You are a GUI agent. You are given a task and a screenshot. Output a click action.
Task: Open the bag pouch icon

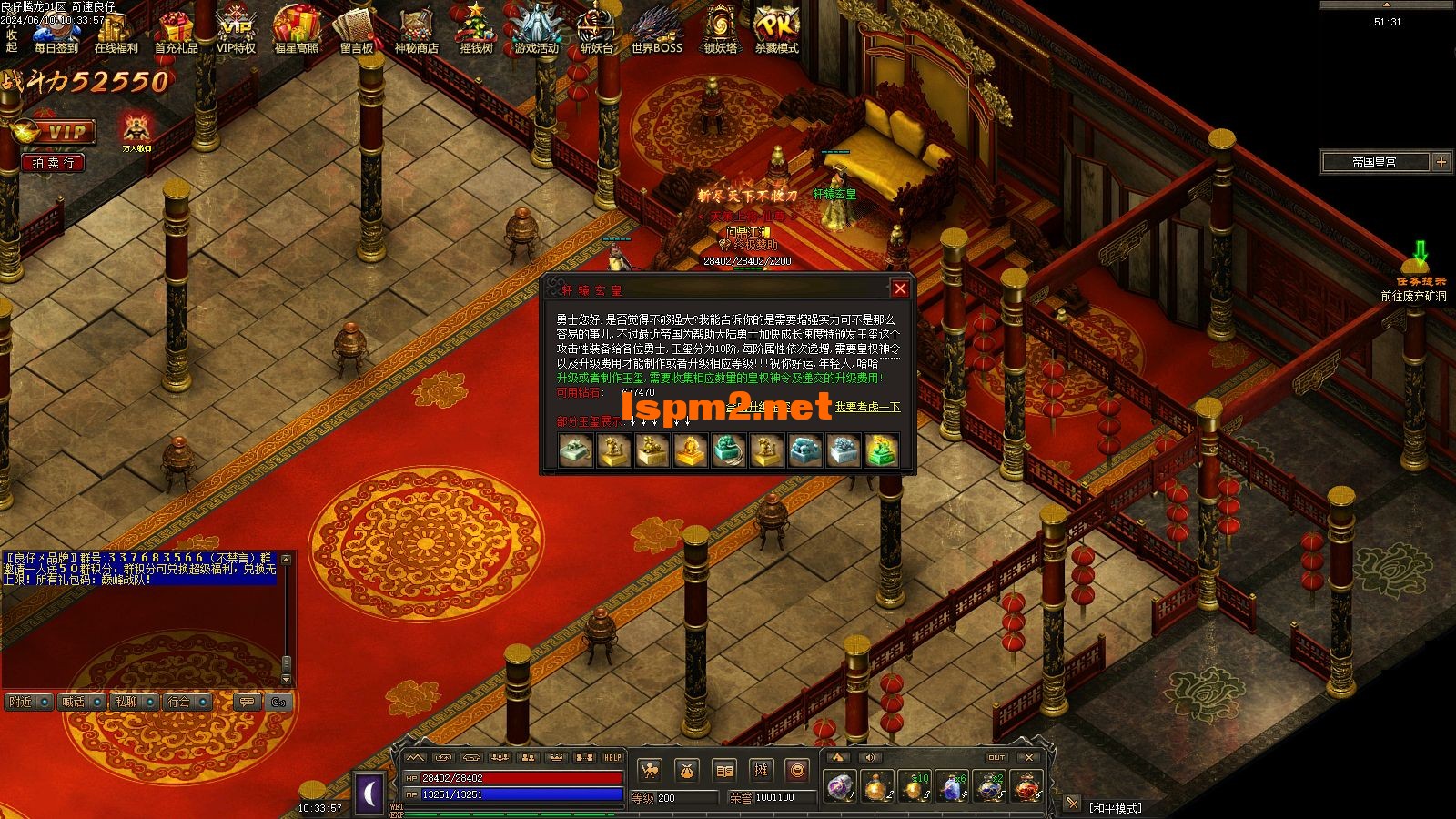(x=686, y=771)
